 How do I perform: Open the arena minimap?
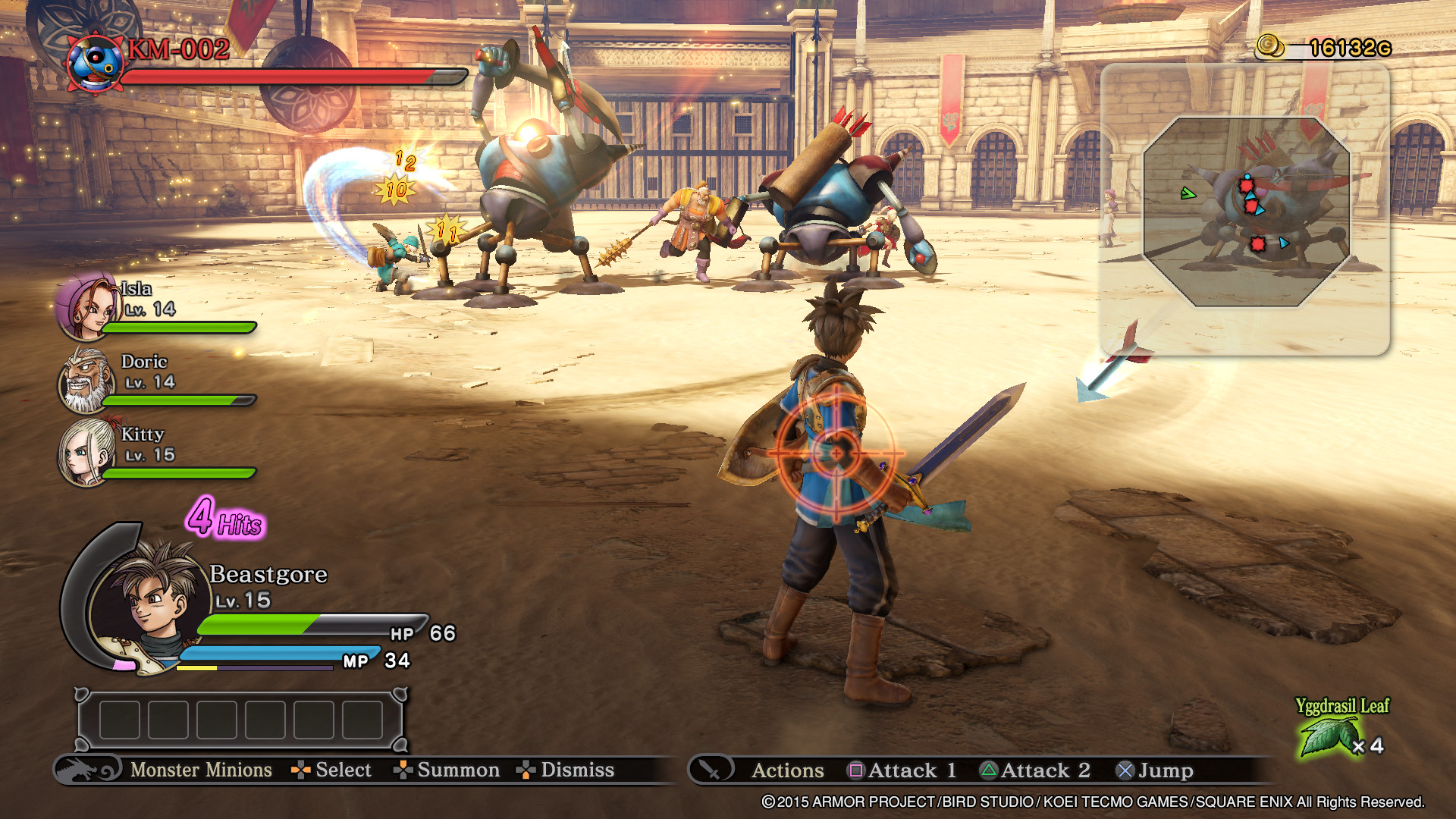[1247, 212]
